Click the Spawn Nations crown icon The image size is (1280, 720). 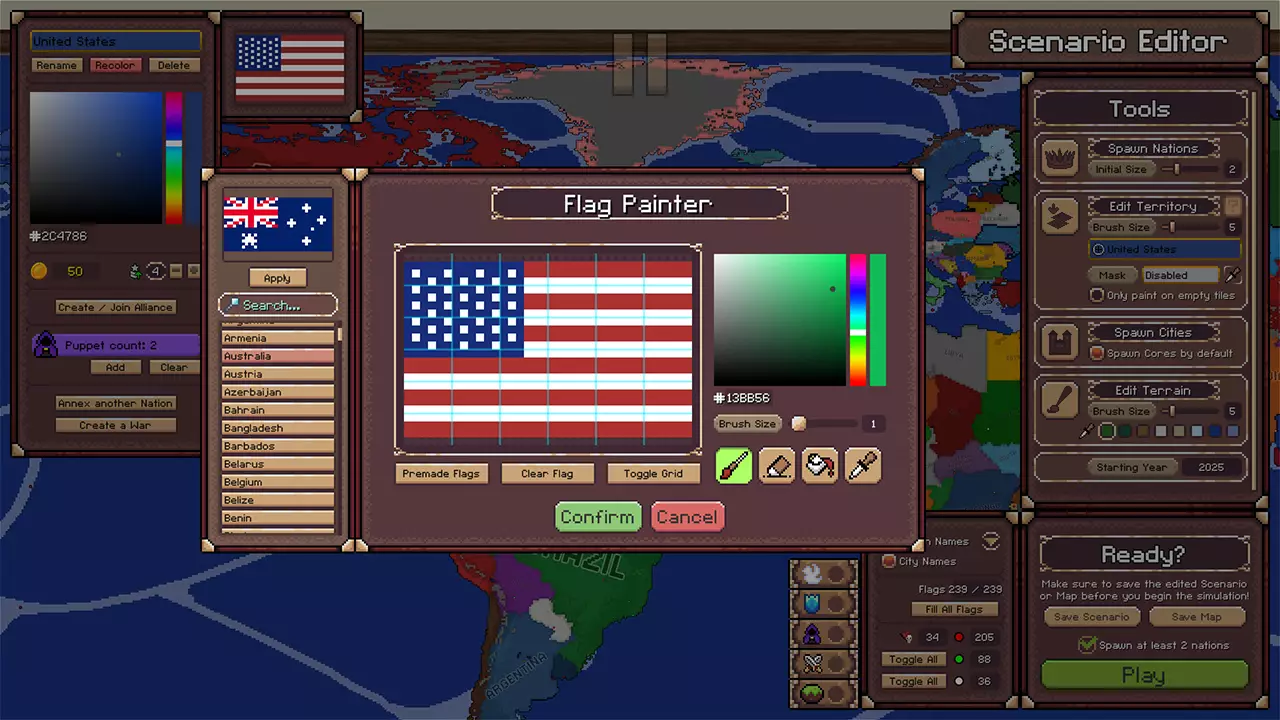1060,157
